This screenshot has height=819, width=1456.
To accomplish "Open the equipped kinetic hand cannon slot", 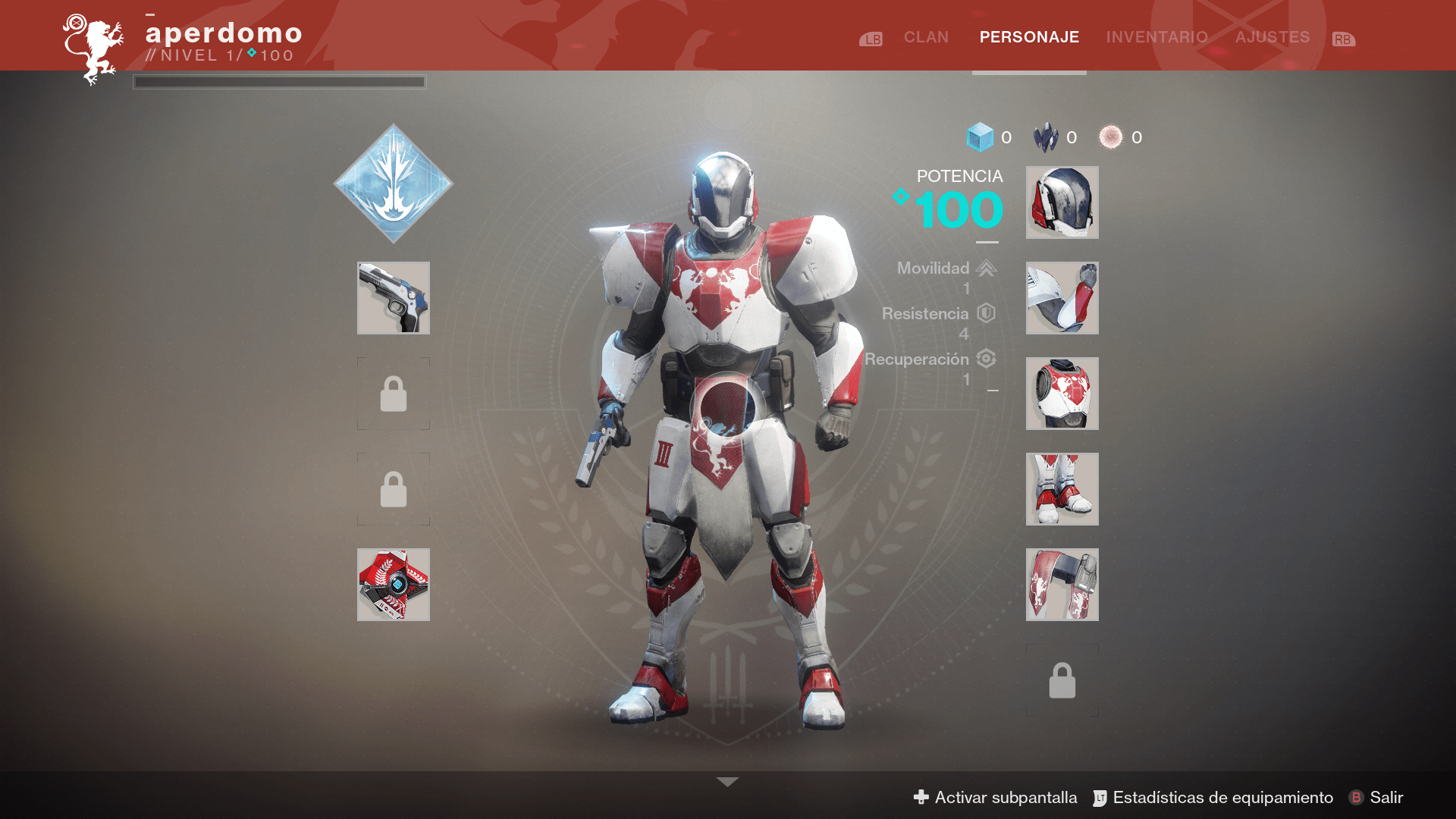I will click(x=393, y=299).
